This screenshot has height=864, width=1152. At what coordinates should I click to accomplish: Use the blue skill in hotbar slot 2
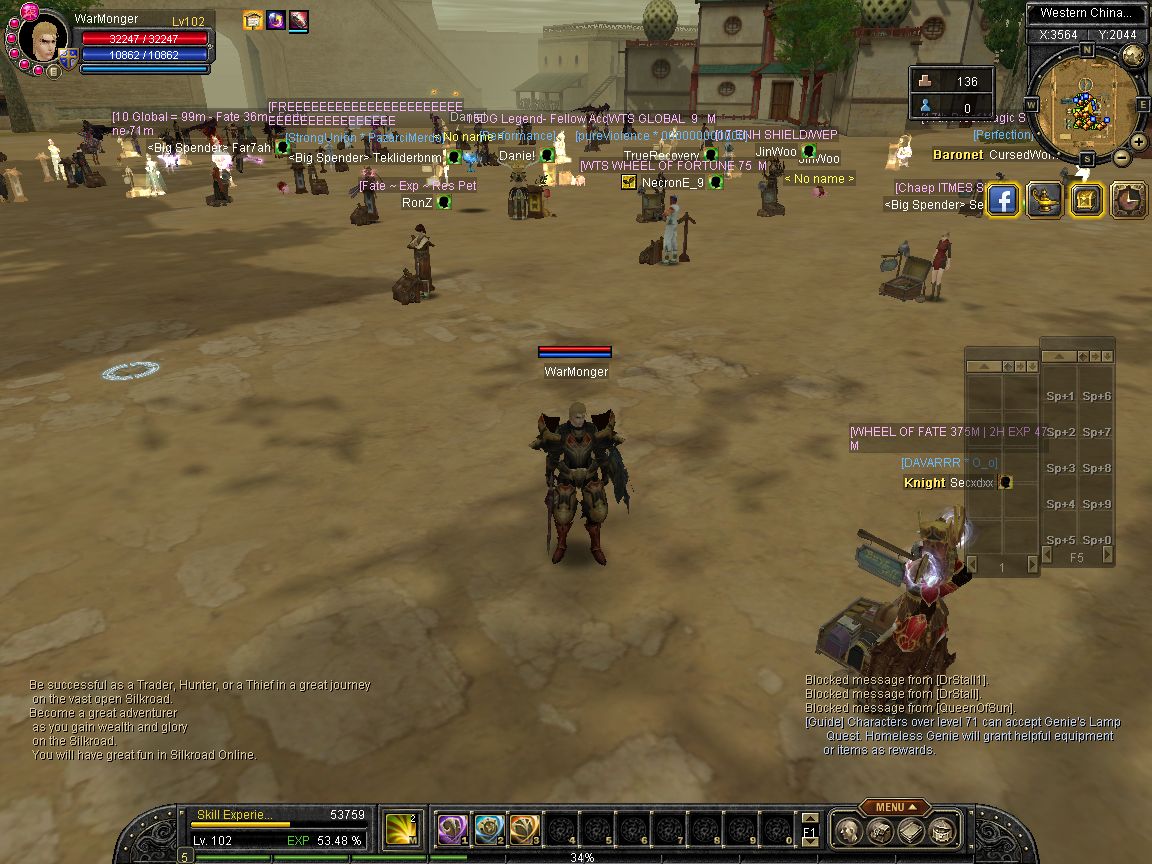coord(488,828)
